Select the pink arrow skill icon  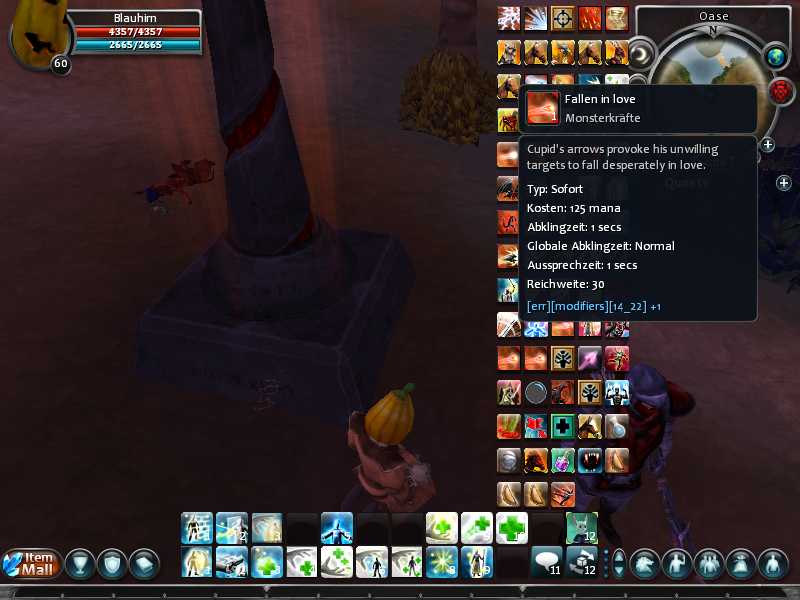click(x=590, y=357)
